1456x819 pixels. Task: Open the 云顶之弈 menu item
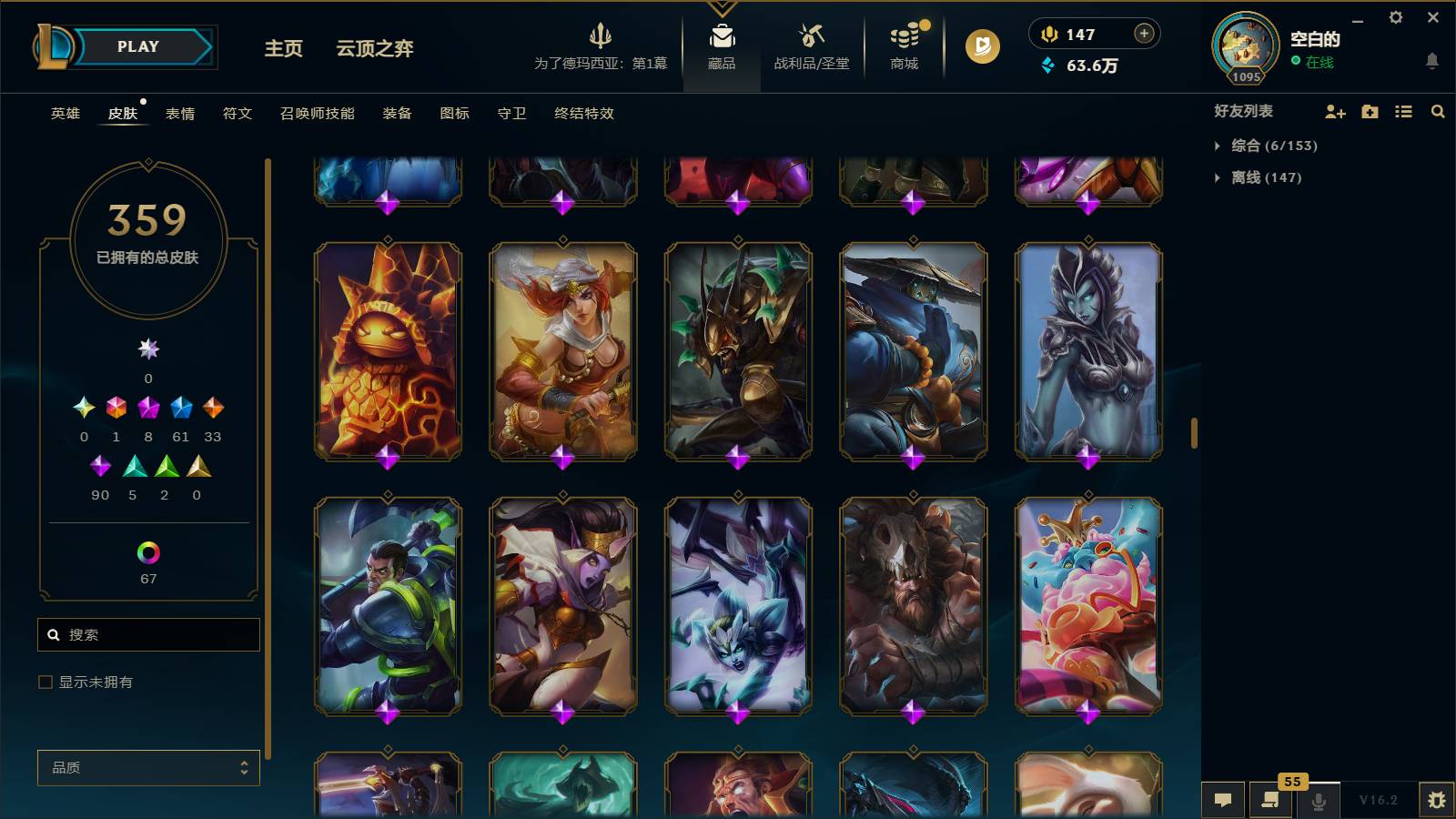375,50
